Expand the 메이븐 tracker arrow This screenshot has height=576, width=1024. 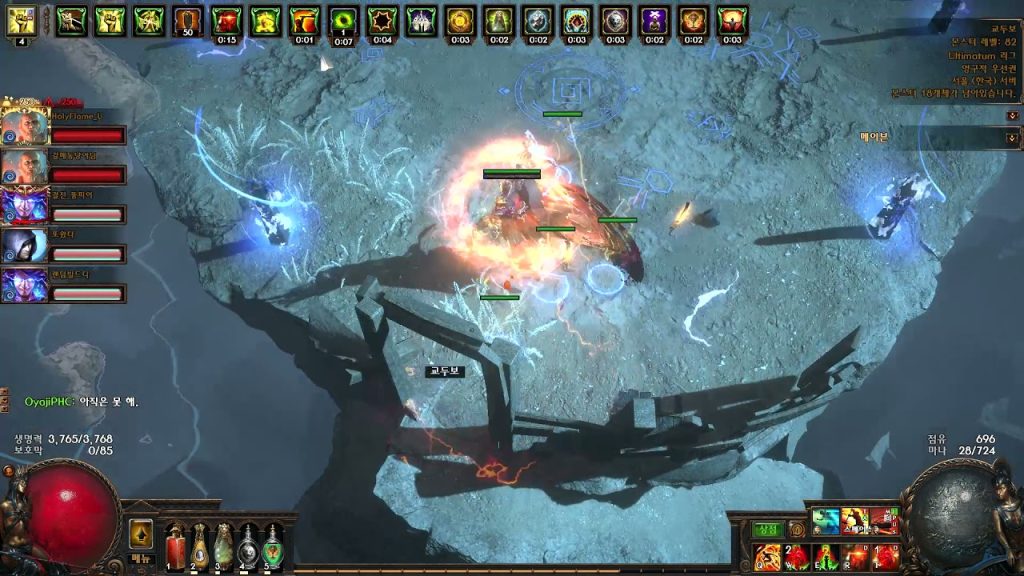(x=1012, y=137)
